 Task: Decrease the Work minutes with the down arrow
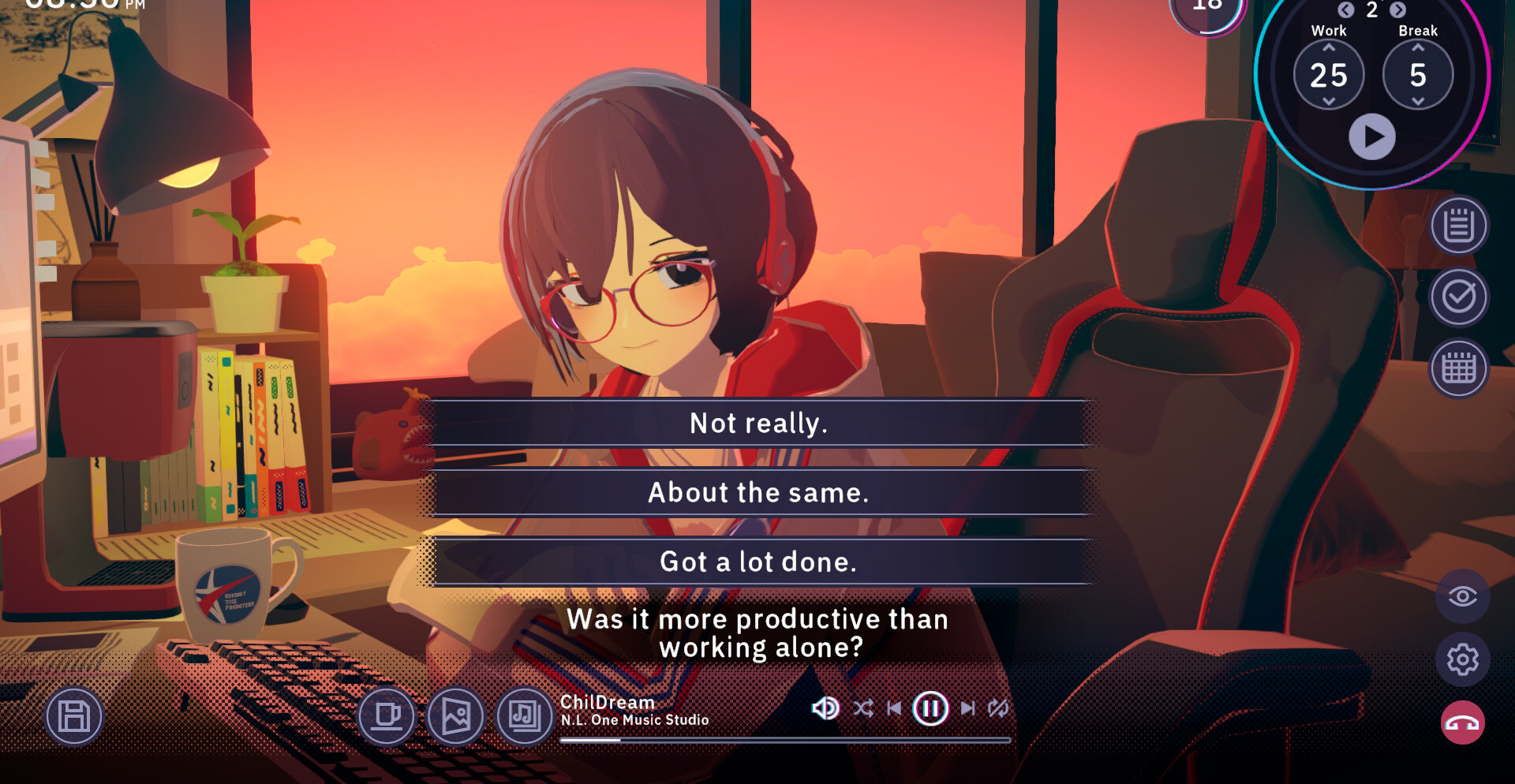(x=1329, y=102)
